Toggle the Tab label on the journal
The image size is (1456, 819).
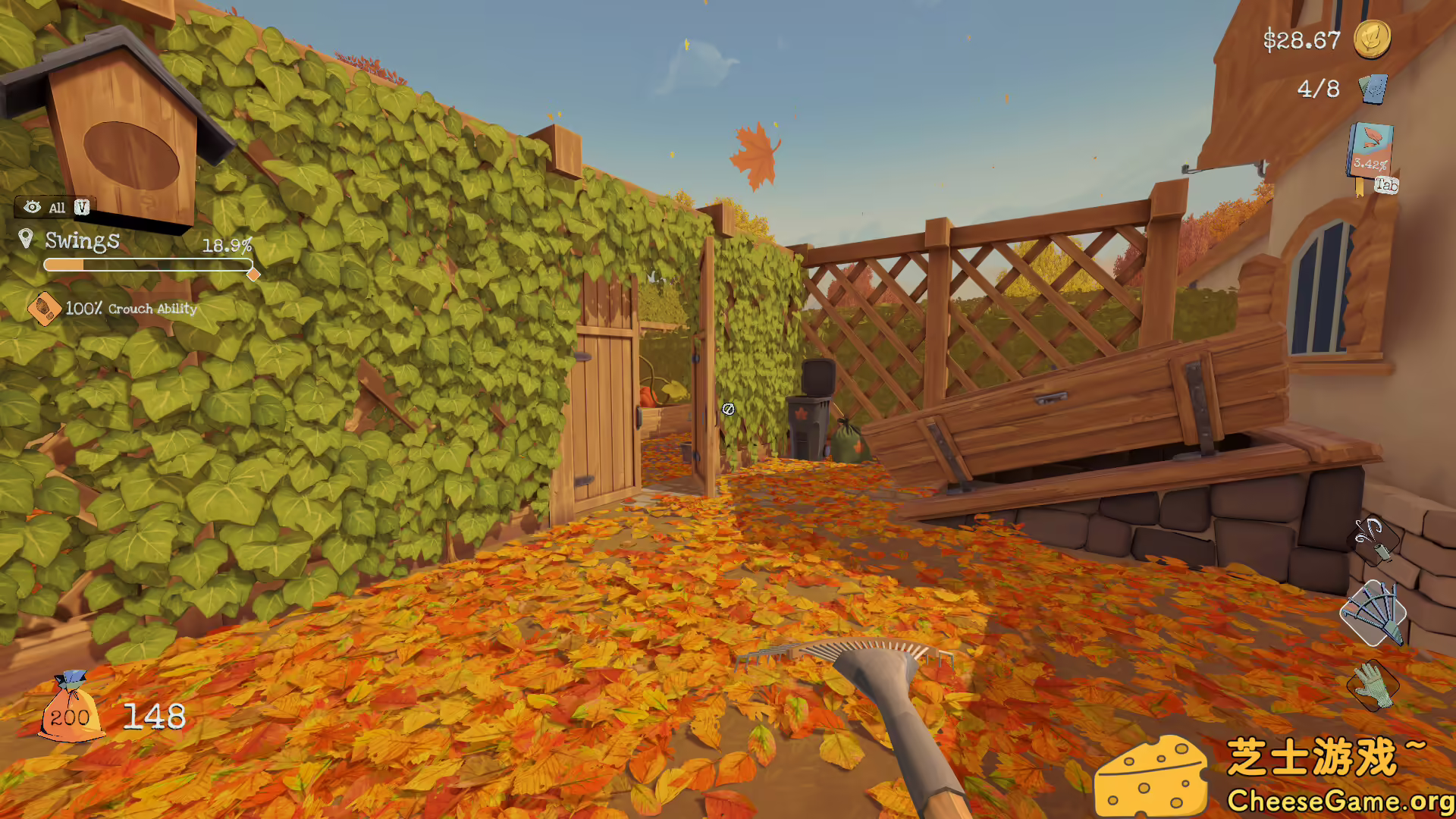(x=1385, y=182)
